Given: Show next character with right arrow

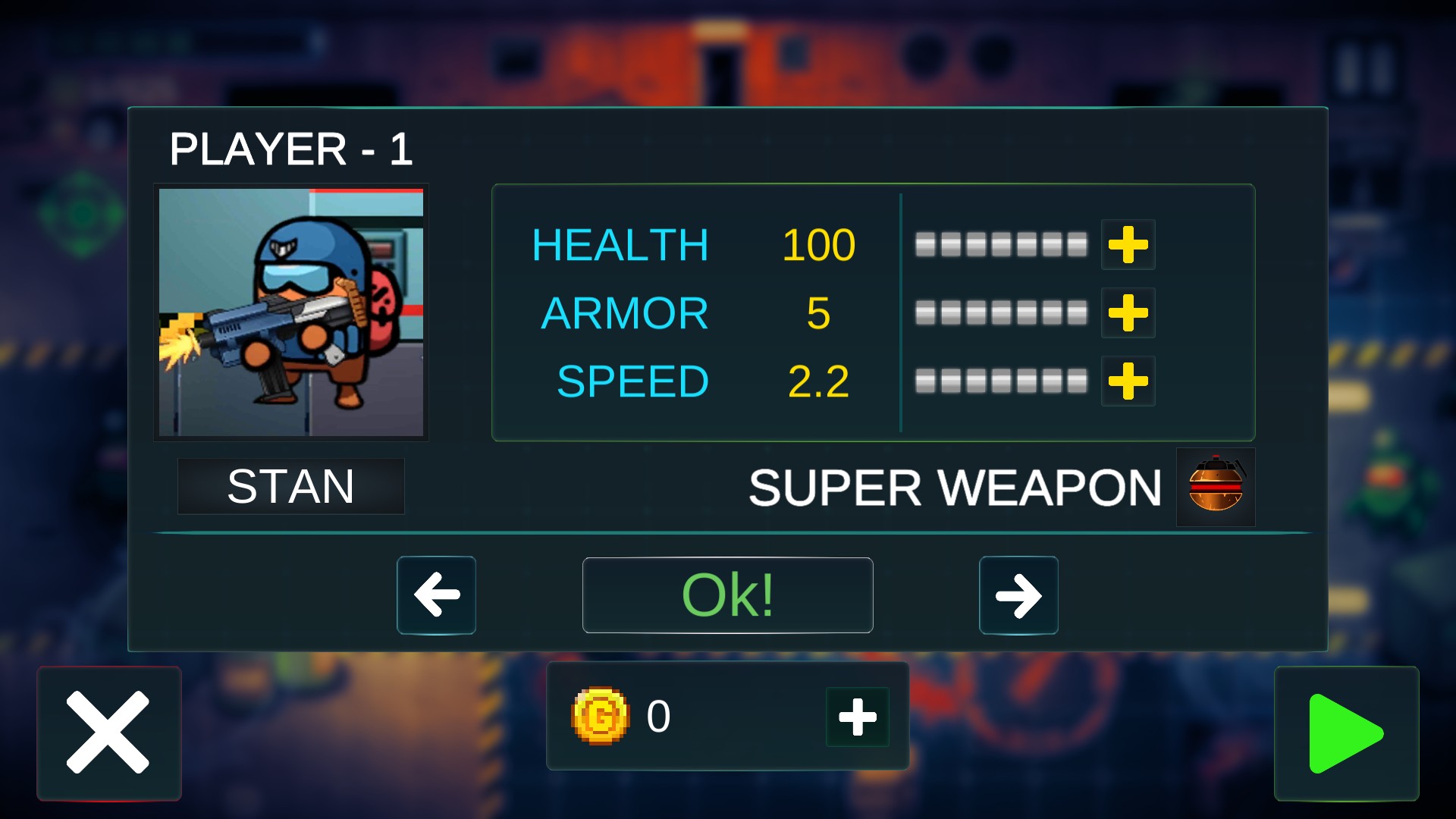Looking at the screenshot, I should 1018,595.
